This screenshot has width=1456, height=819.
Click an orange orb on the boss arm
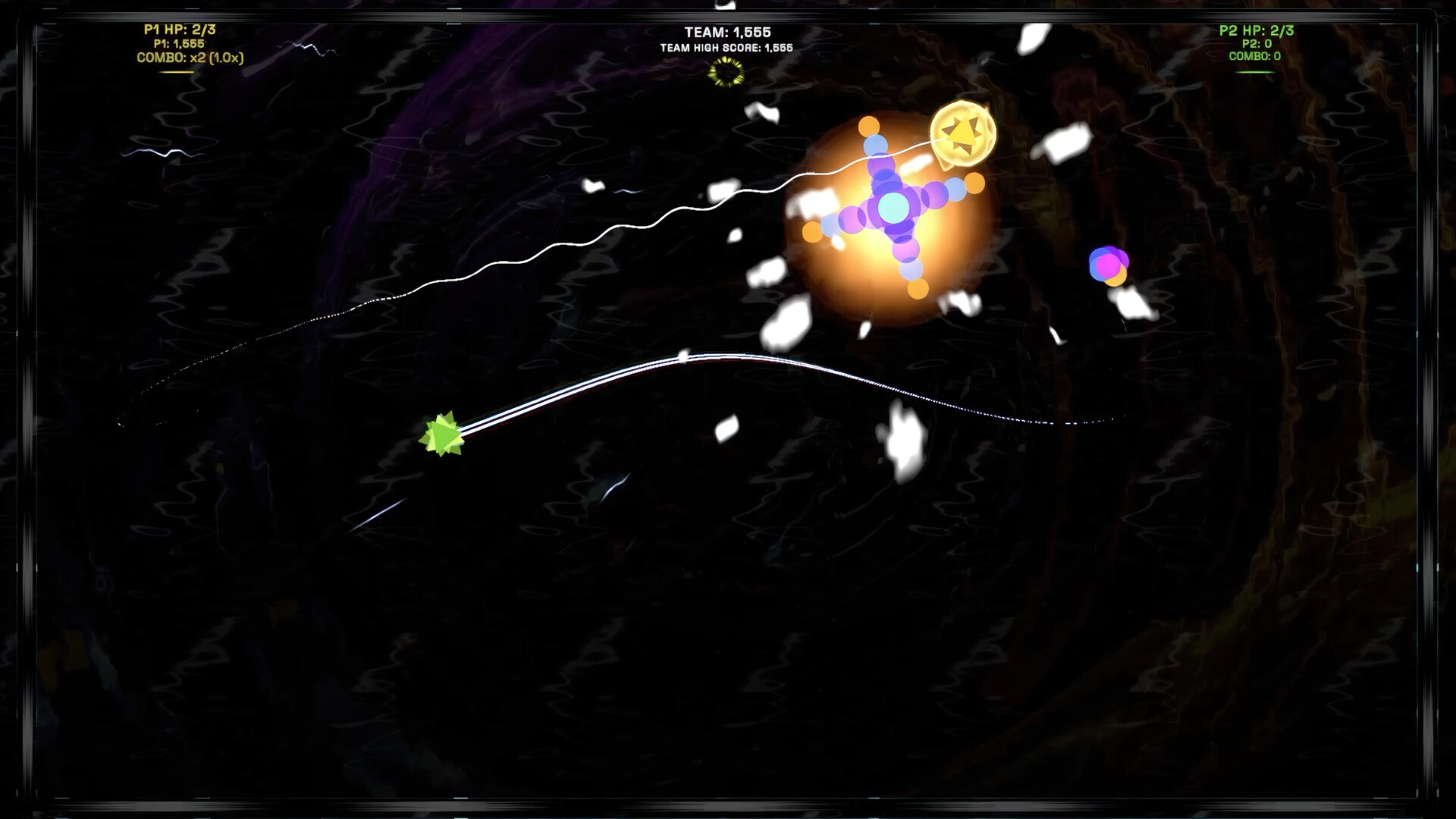[x=869, y=126]
